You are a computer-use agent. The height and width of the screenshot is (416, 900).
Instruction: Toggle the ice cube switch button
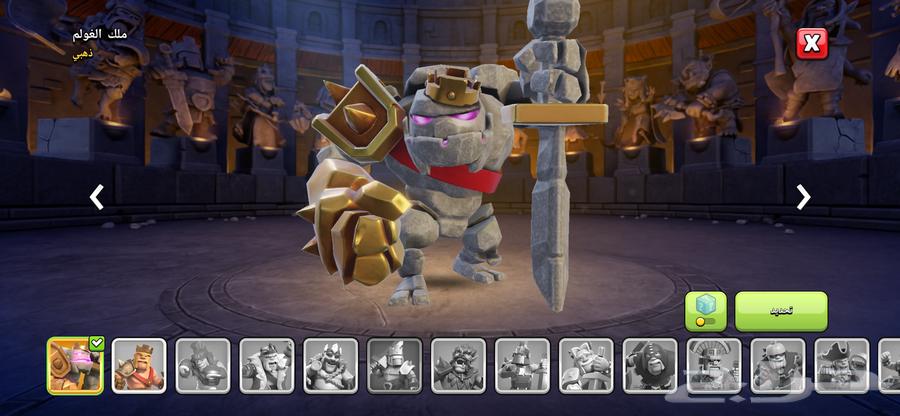[705, 311]
